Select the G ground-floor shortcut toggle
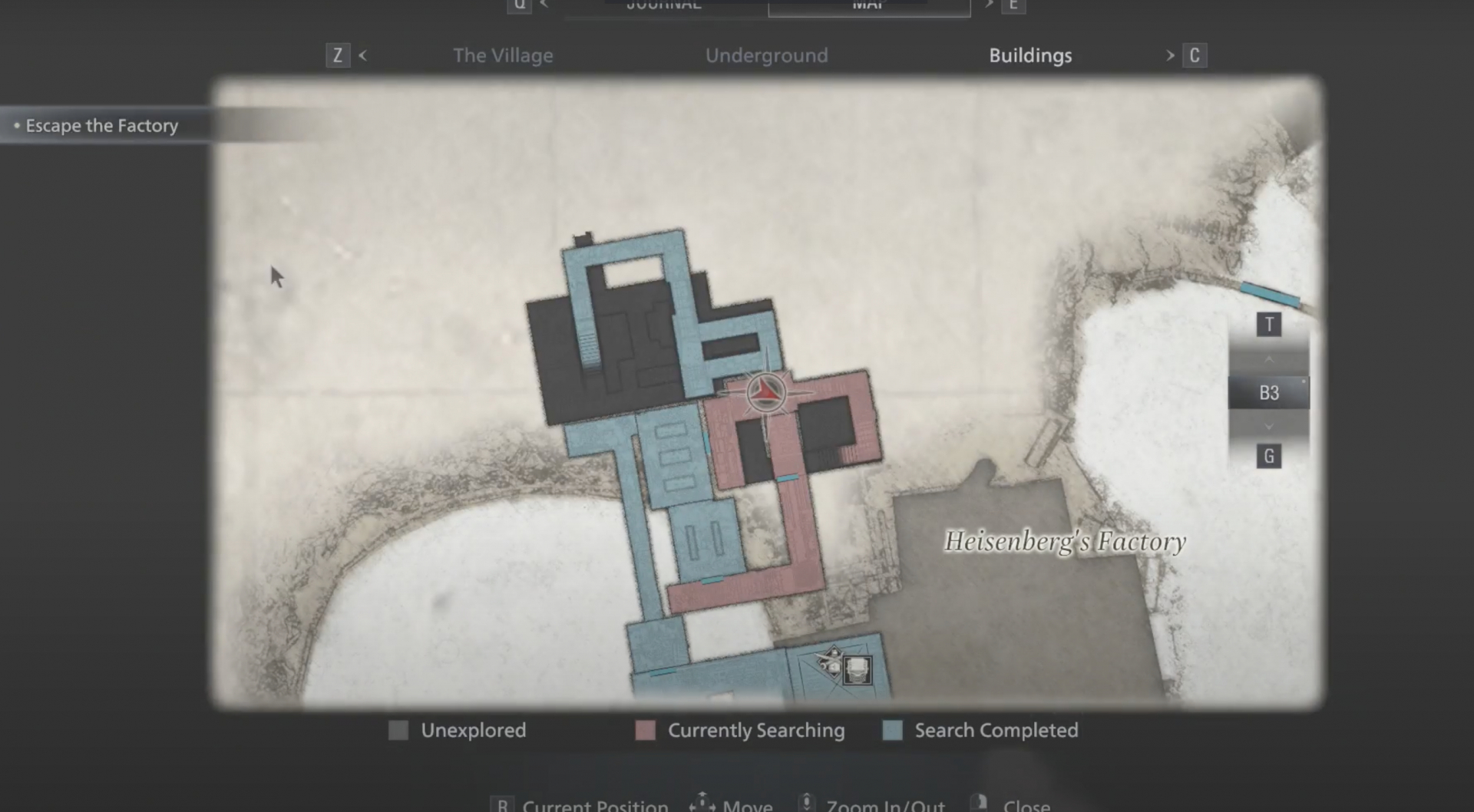 [1269, 455]
